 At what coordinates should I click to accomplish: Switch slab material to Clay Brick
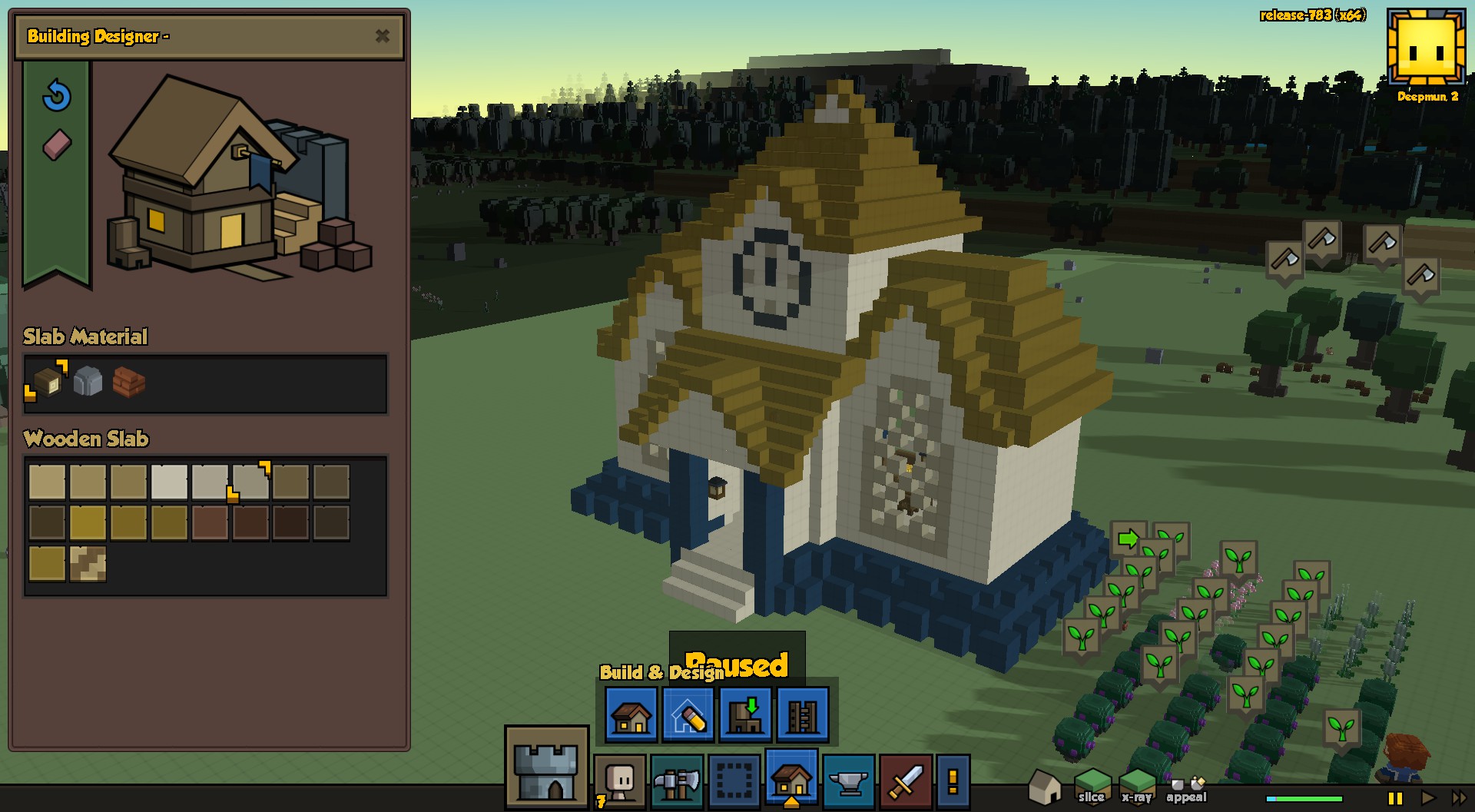point(129,380)
